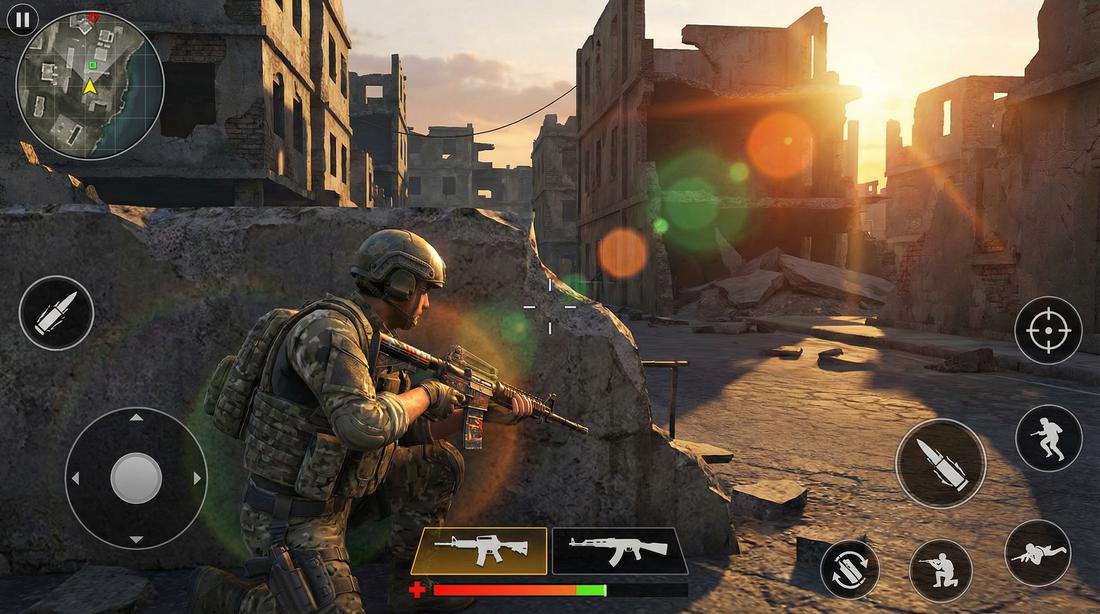
Task: Select the M4 assault rifle slot
Action: pos(479,551)
